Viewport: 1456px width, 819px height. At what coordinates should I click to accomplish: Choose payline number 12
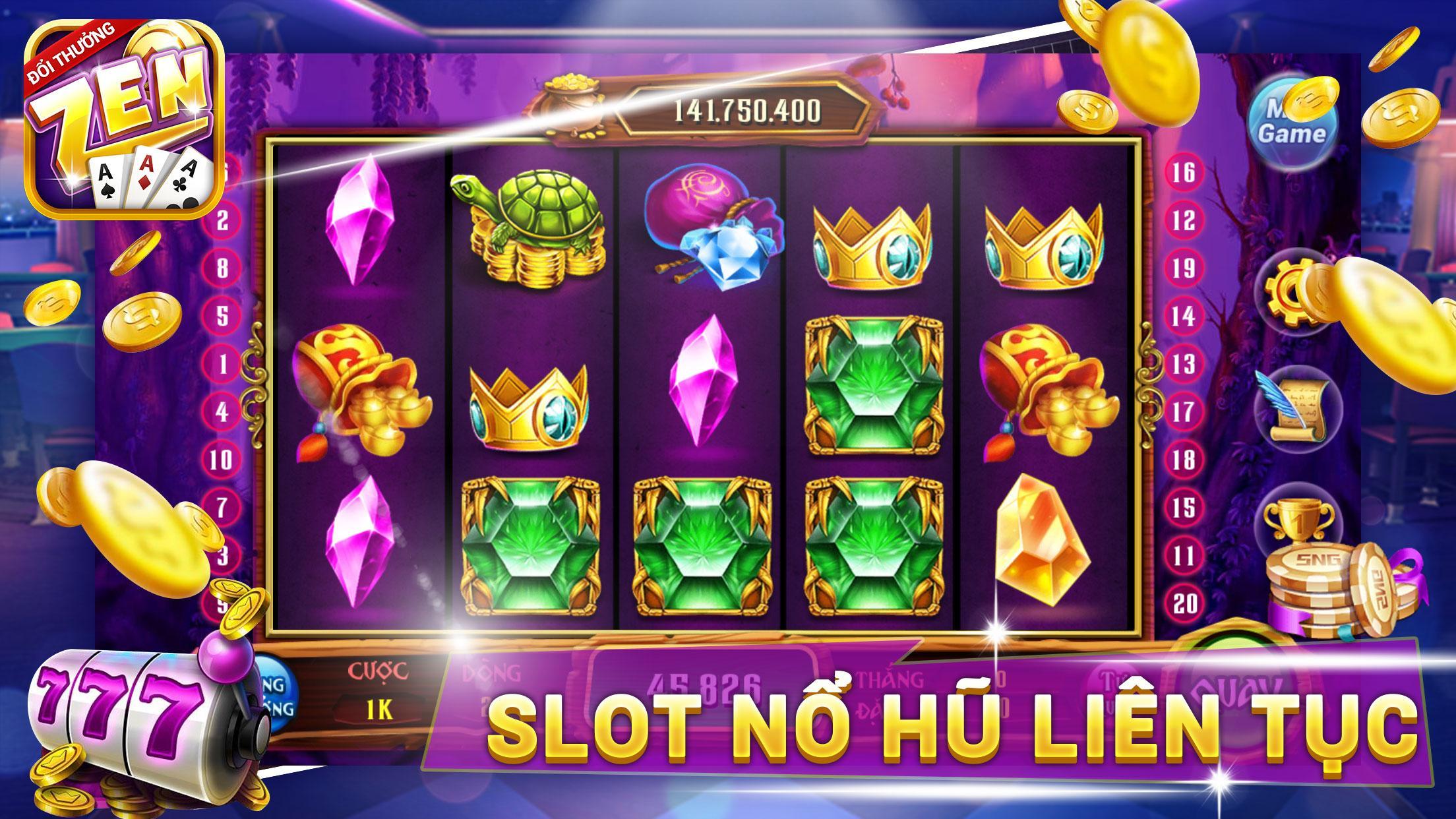click(1184, 220)
